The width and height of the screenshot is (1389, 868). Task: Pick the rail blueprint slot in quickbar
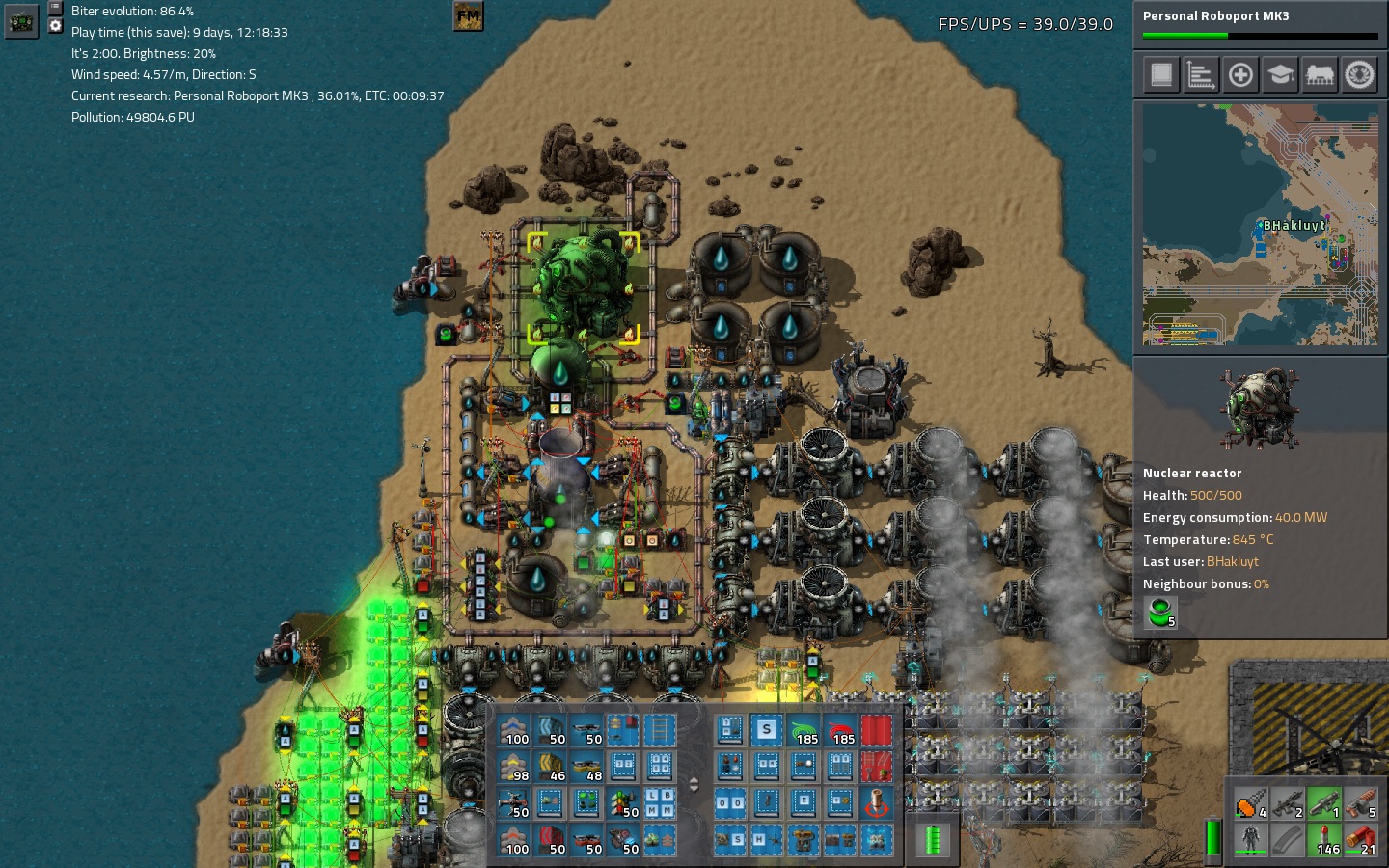(660, 731)
